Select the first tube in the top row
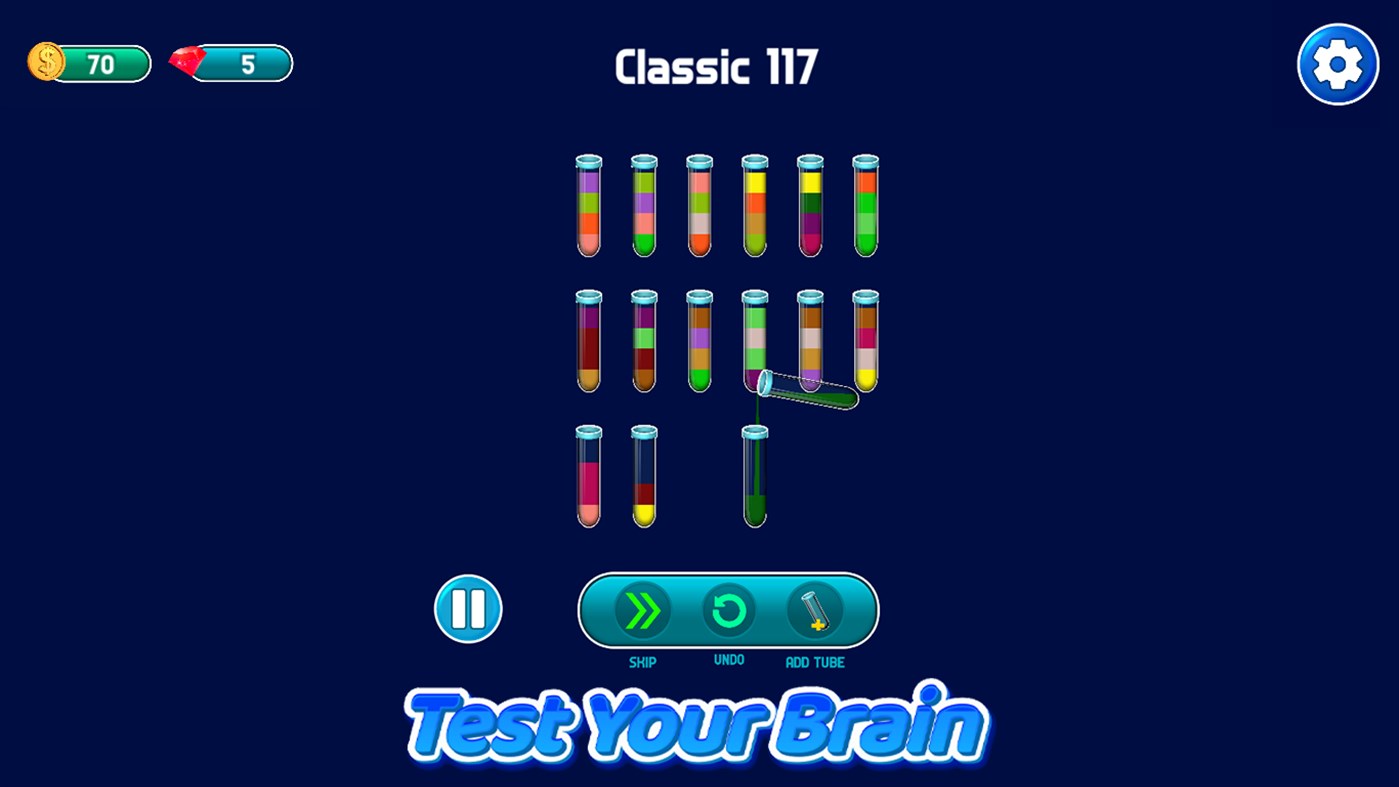This screenshot has height=787, width=1399. click(588, 205)
